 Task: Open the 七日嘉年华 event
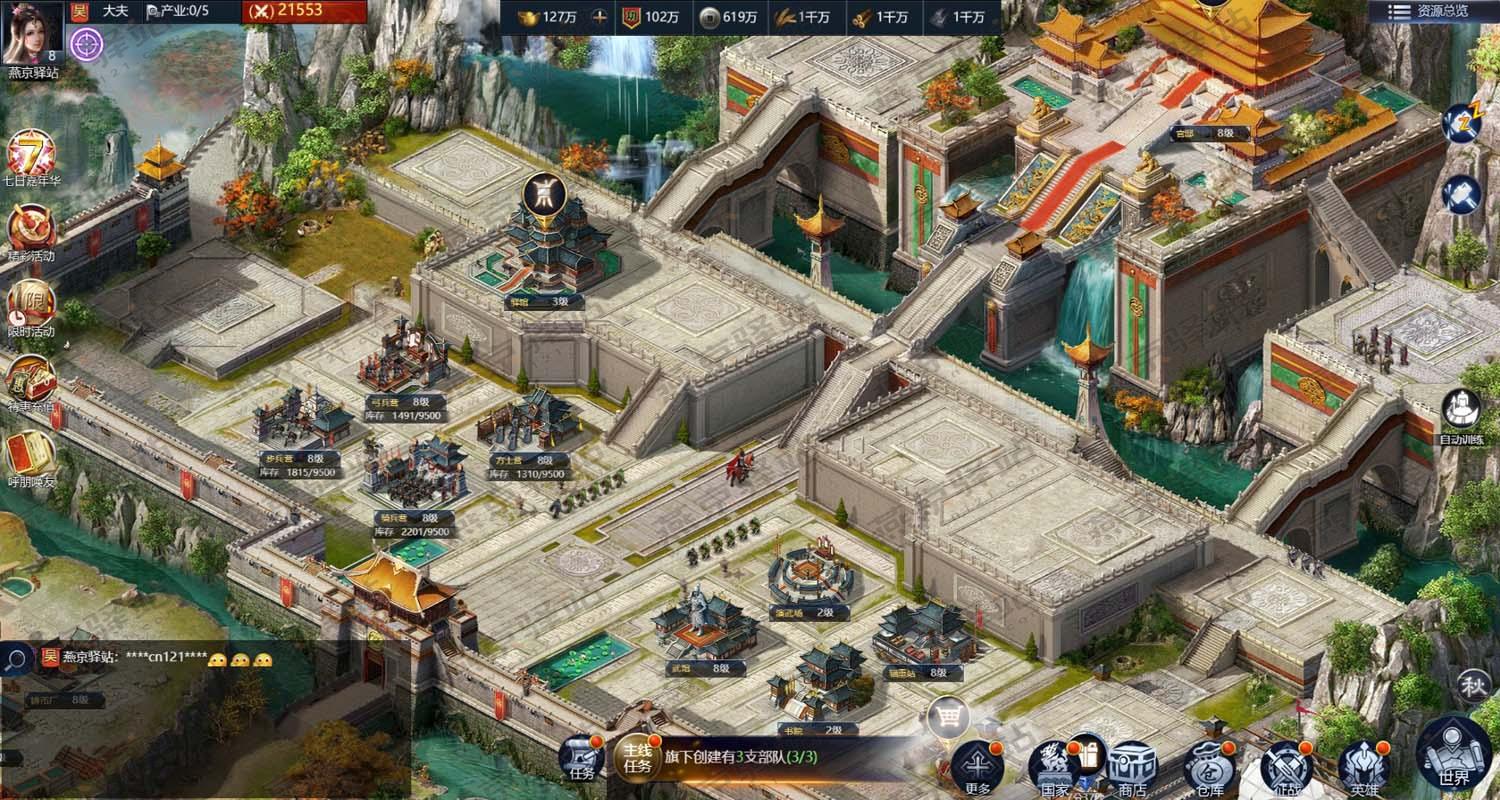coord(31,157)
